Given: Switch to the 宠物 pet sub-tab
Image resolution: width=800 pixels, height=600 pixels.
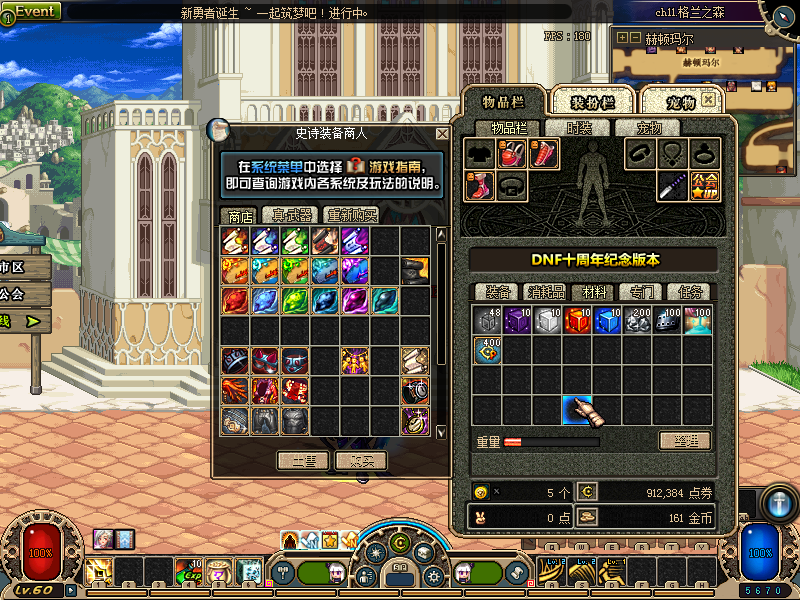Looking at the screenshot, I should 657,128.
